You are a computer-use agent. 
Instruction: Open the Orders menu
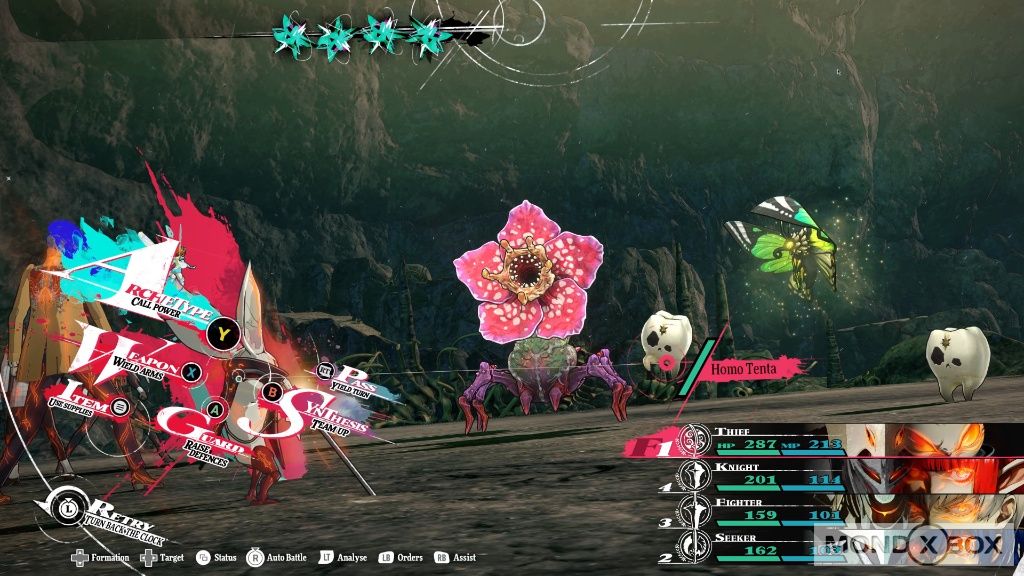401,557
